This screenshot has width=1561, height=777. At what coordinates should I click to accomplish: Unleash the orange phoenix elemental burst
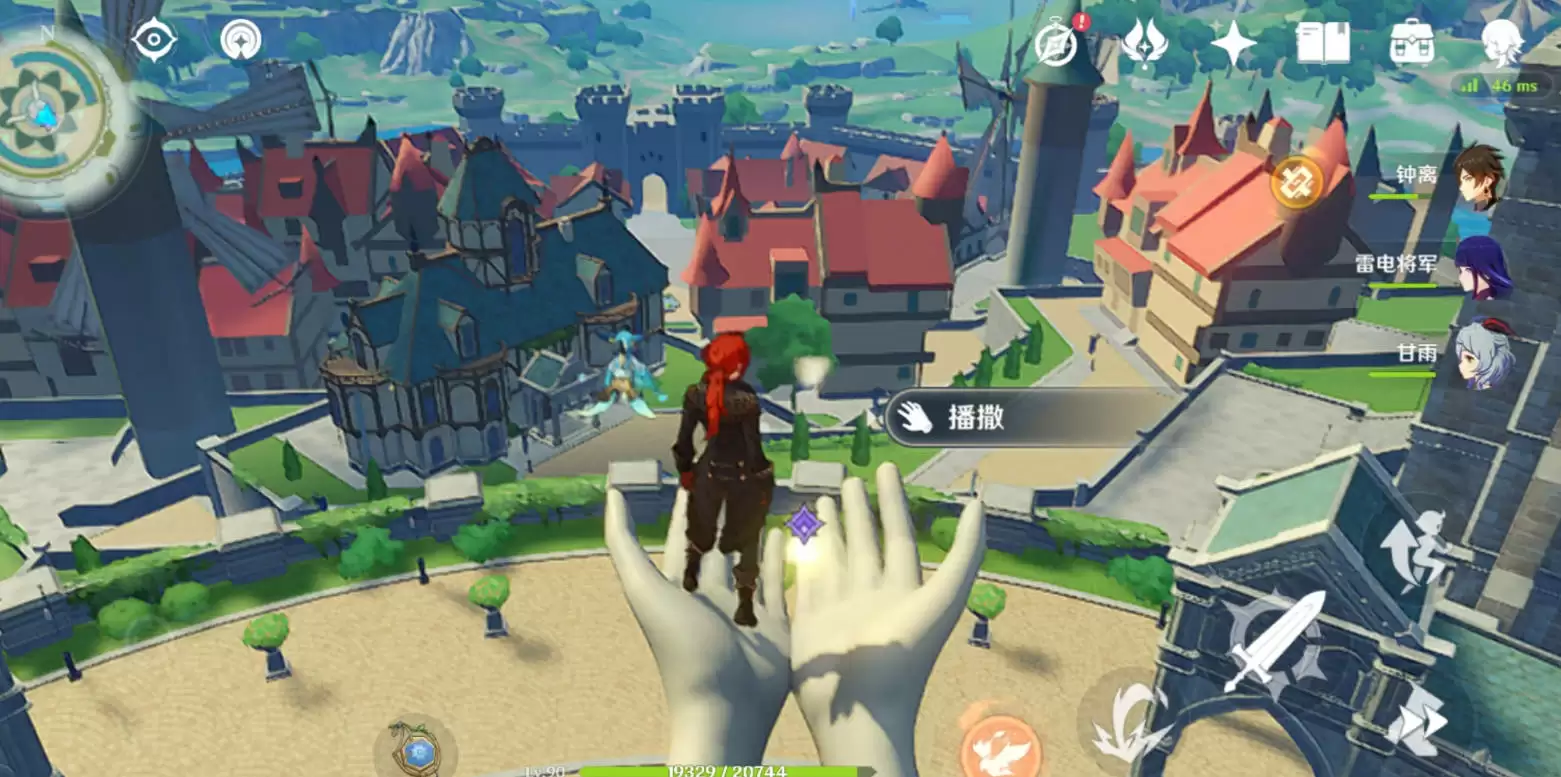coord(1000,745)
